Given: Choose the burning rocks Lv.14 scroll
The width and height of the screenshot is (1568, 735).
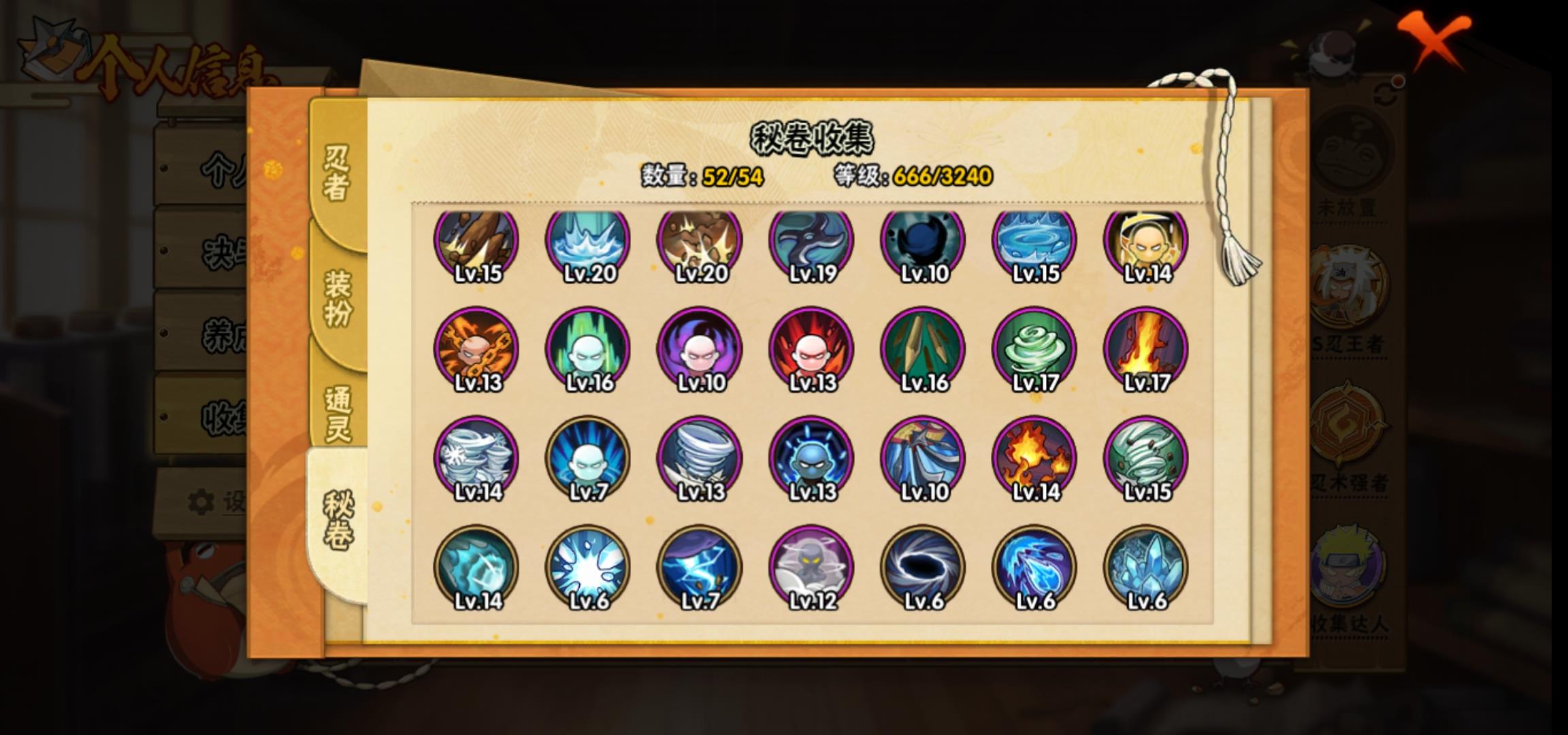Looking at the screenshot, I should [x=1034, y=459].
